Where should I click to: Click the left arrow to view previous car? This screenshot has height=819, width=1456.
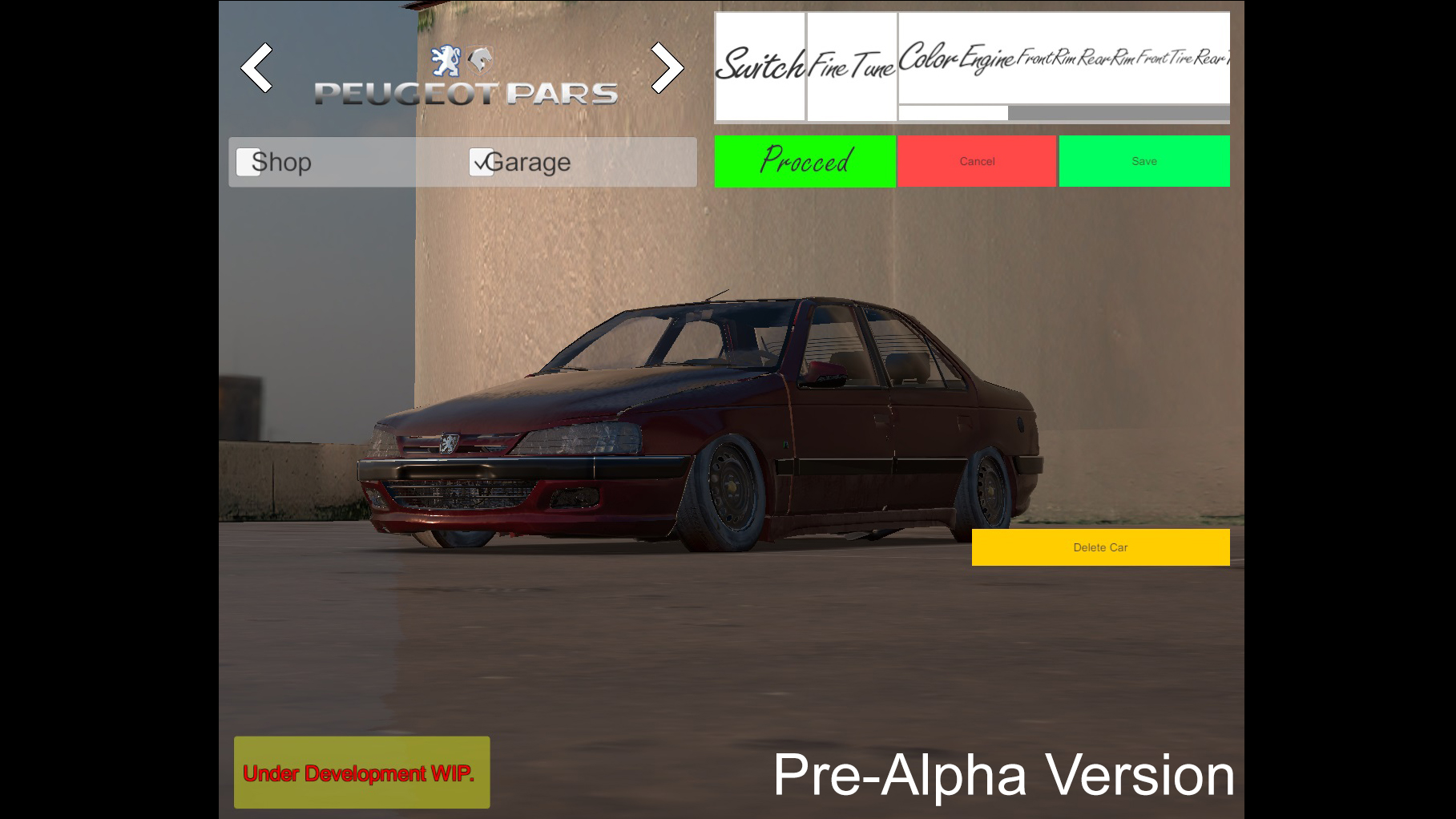click(258, 68)
